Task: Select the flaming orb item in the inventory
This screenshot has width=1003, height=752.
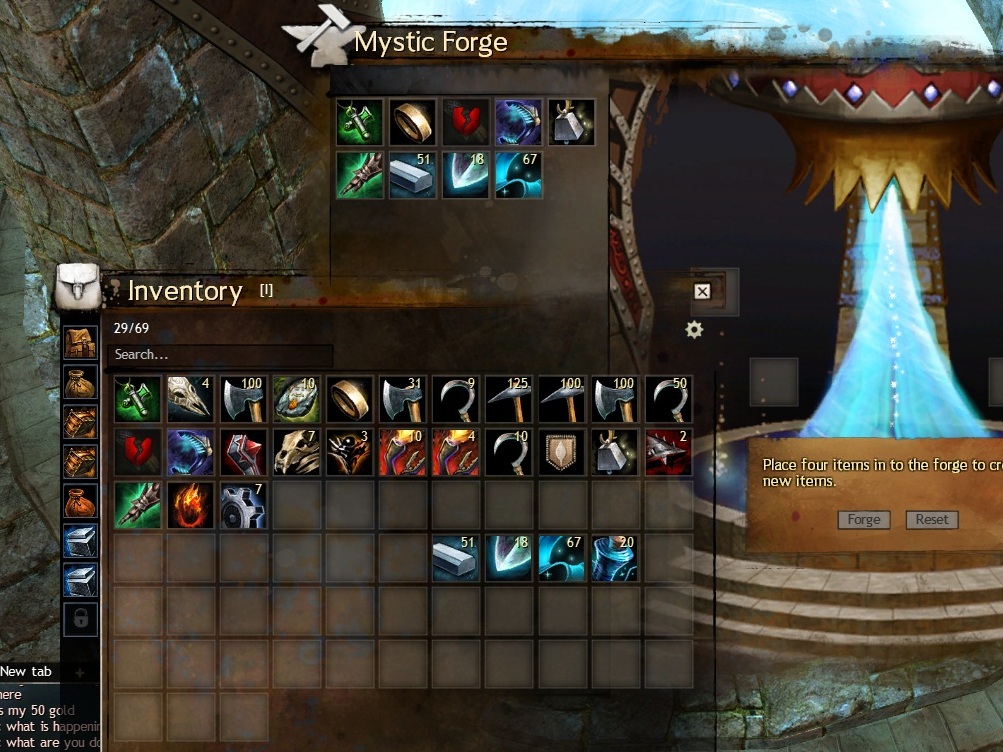Action: pos(190,505)
